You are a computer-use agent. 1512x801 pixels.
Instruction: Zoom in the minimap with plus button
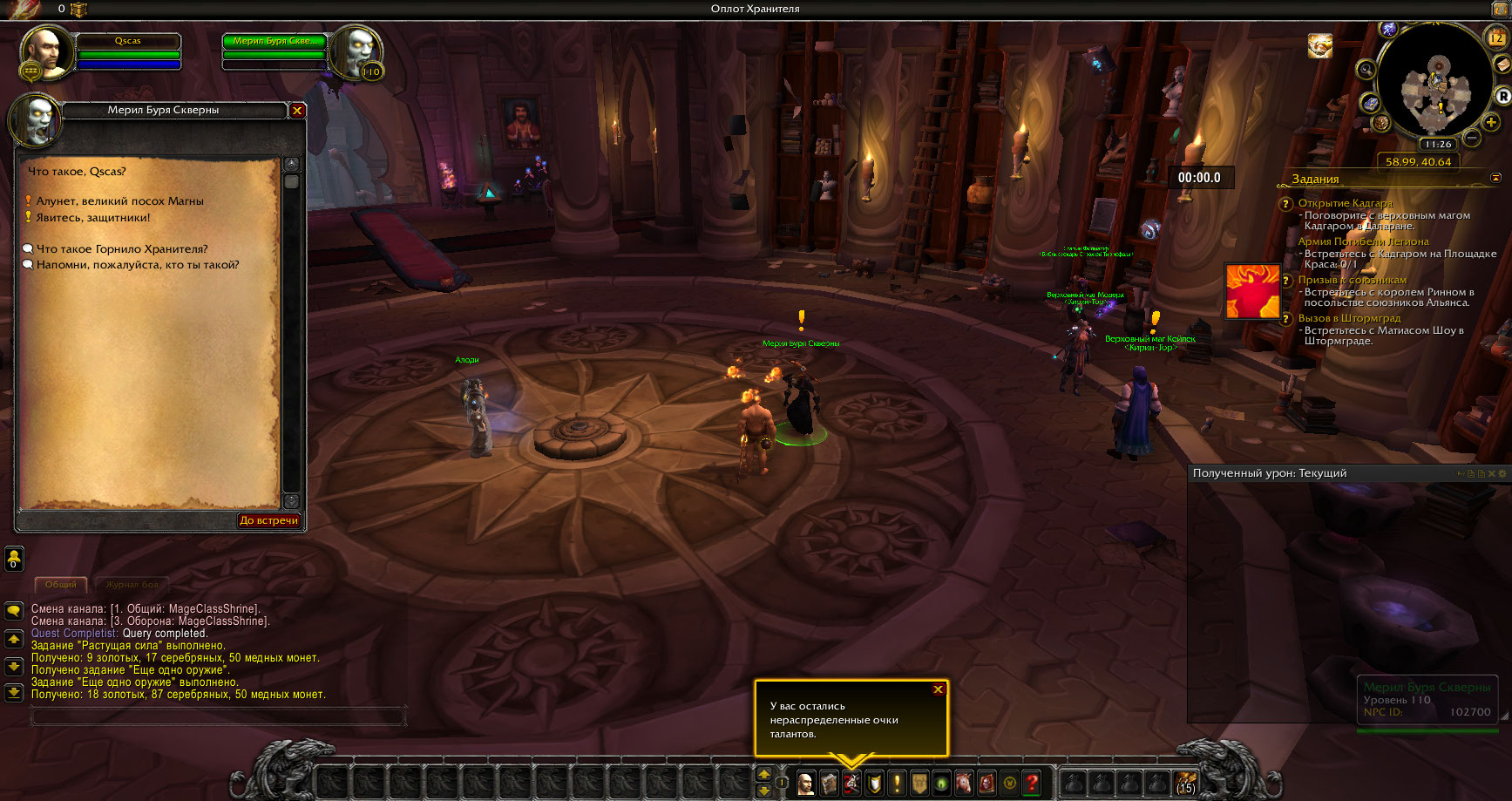point(1491,122)
